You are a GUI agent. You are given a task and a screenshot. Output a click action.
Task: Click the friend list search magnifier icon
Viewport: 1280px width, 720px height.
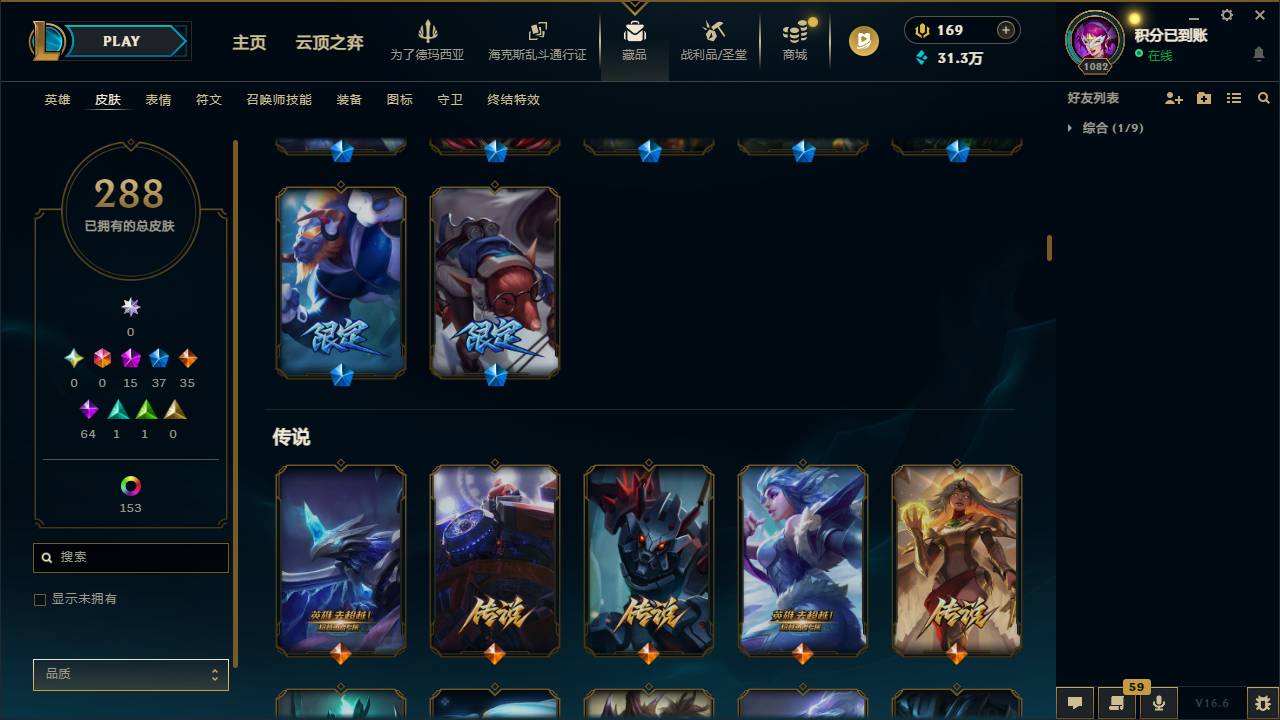click(1264, 97)
